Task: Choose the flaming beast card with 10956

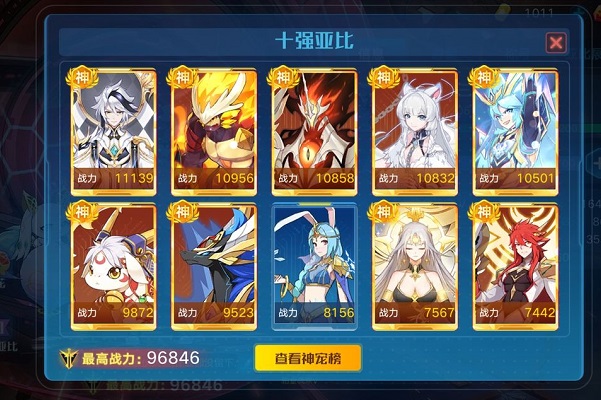Action: click(x=214, y=129)
